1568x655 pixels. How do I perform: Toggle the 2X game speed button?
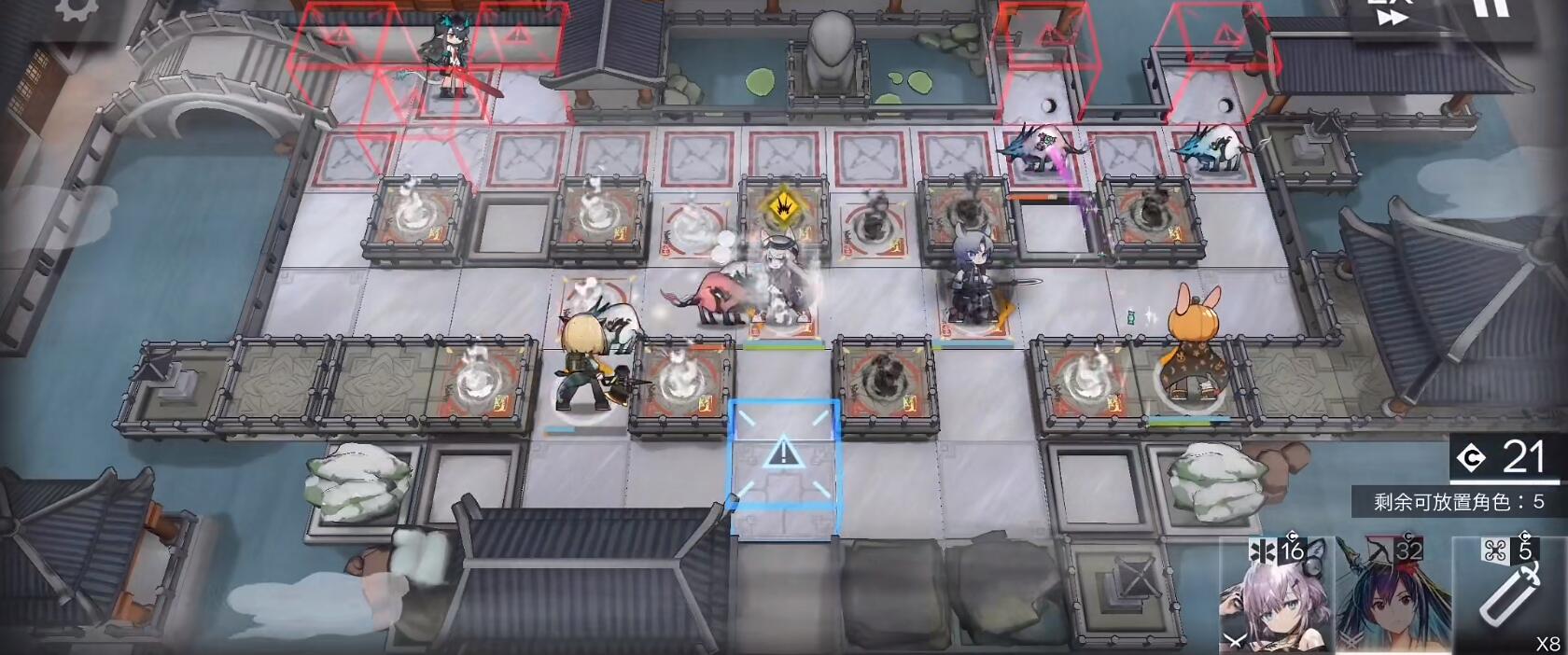(1391, 13)
